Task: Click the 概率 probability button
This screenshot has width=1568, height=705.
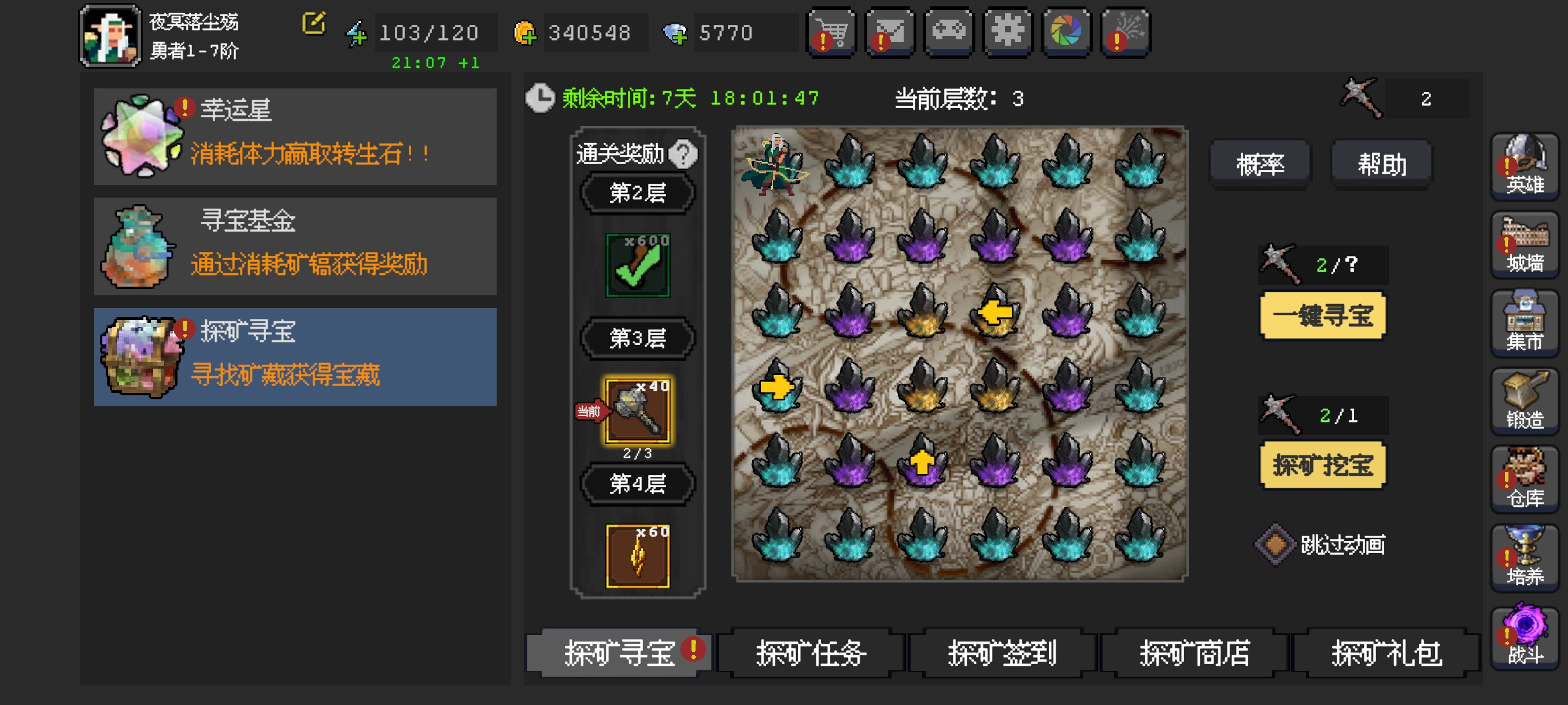Action: [x=1259, y=164]
